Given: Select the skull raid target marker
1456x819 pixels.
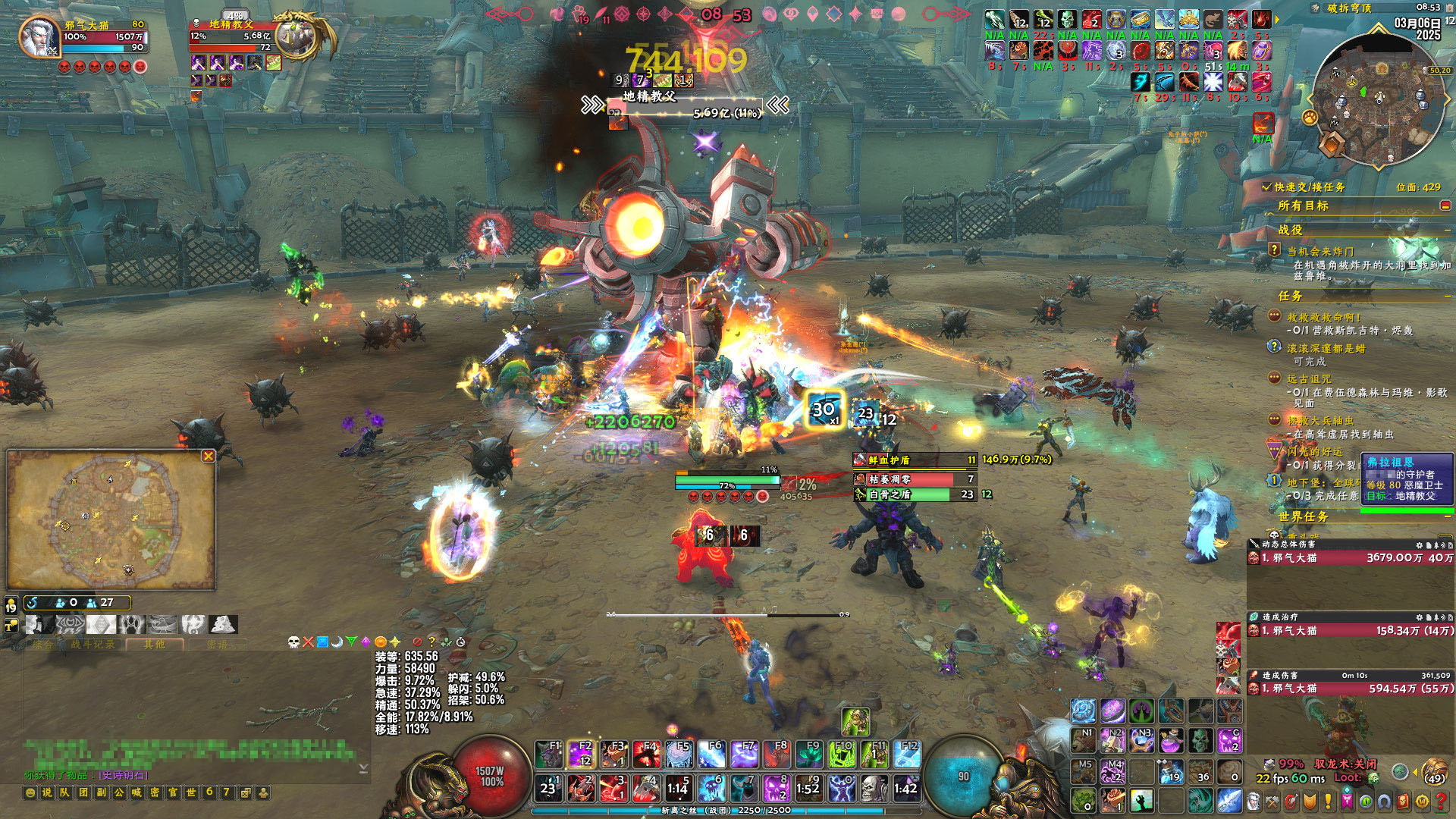Looking at the screenshot, I should point(294,642).
